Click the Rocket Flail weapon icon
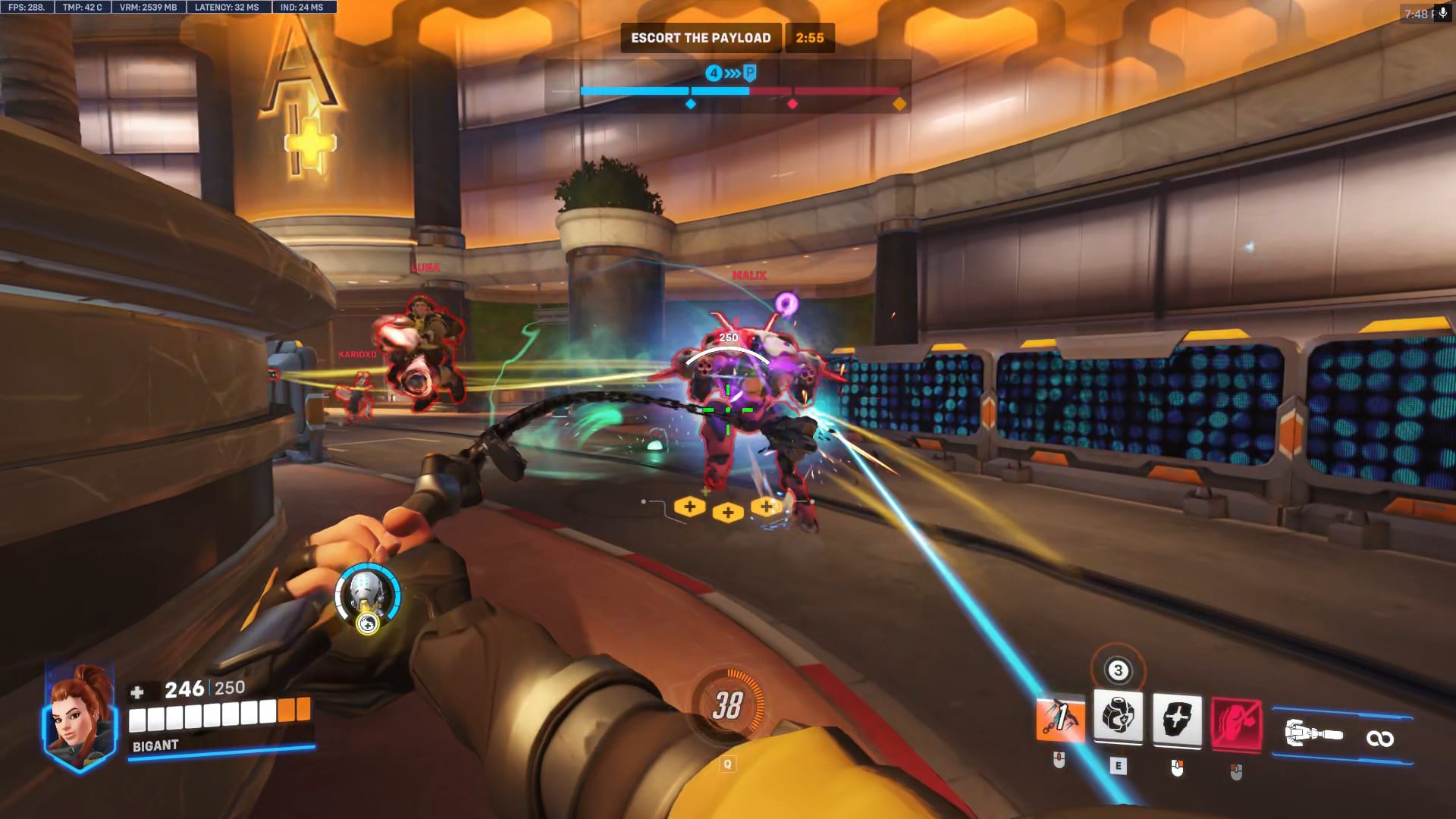The image size is (1456, 819). point(1314,735)
